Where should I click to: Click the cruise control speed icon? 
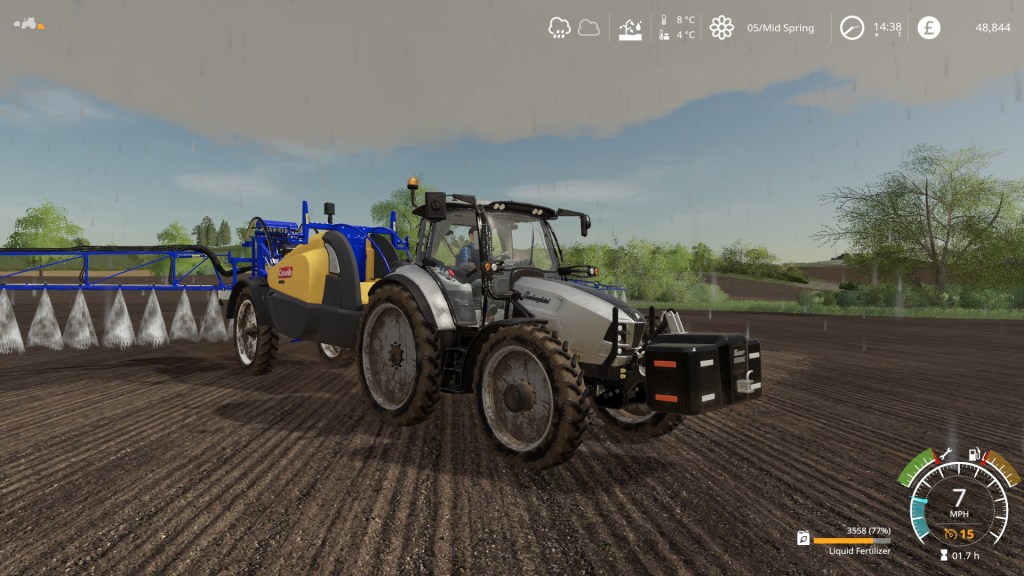(x=951, y=533)
